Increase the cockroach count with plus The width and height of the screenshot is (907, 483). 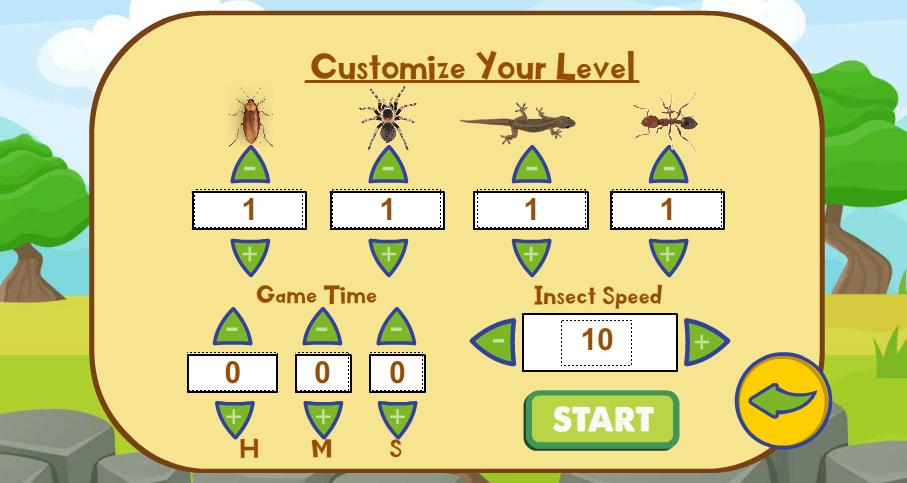250,255
